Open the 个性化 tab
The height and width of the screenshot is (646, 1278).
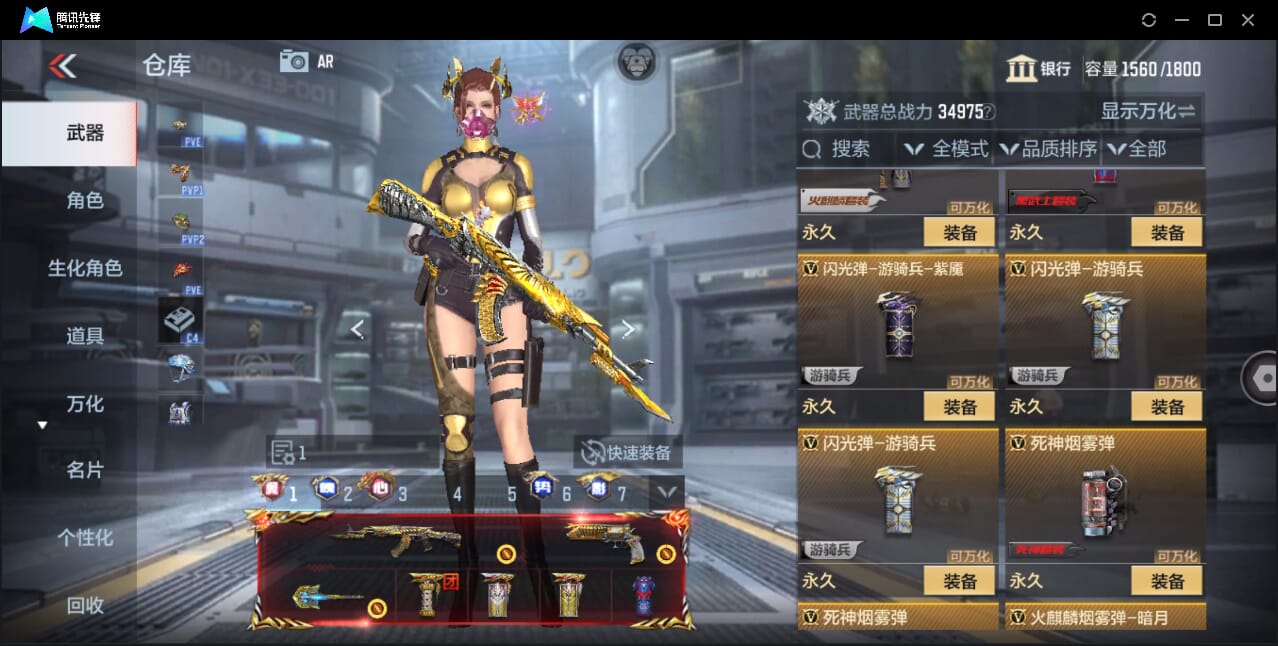point(85,538)
